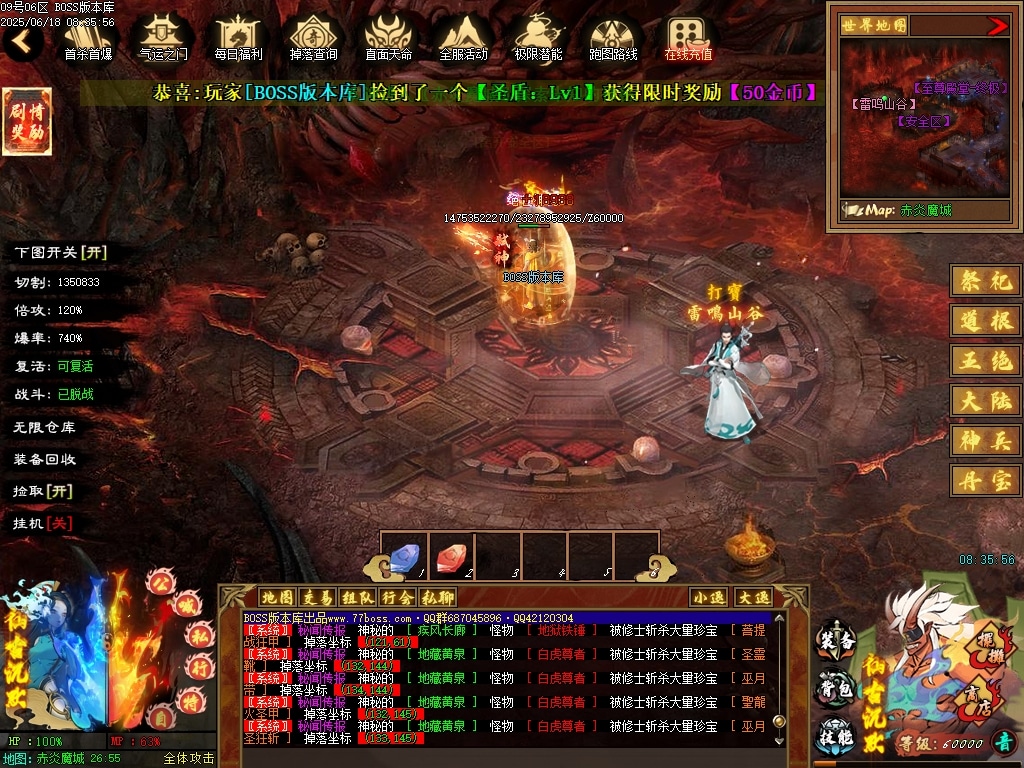Open the 首杀首爆 menu icon
1024x768 pixels.
pos(88,38)
